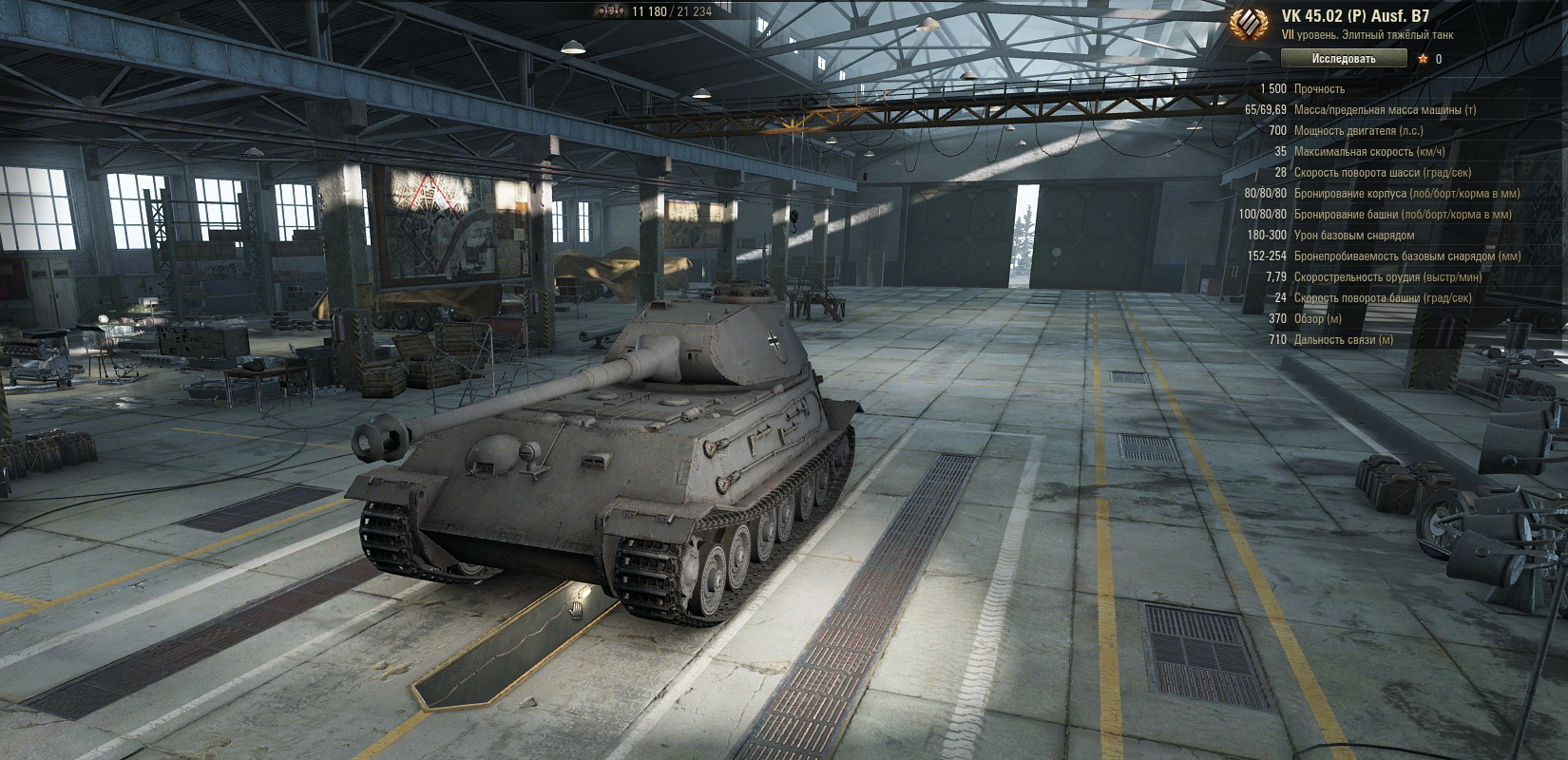The width and height of the screenshot is (1568, 760).
Task: Click the Исследовать research button
Action: (1343, 59)
